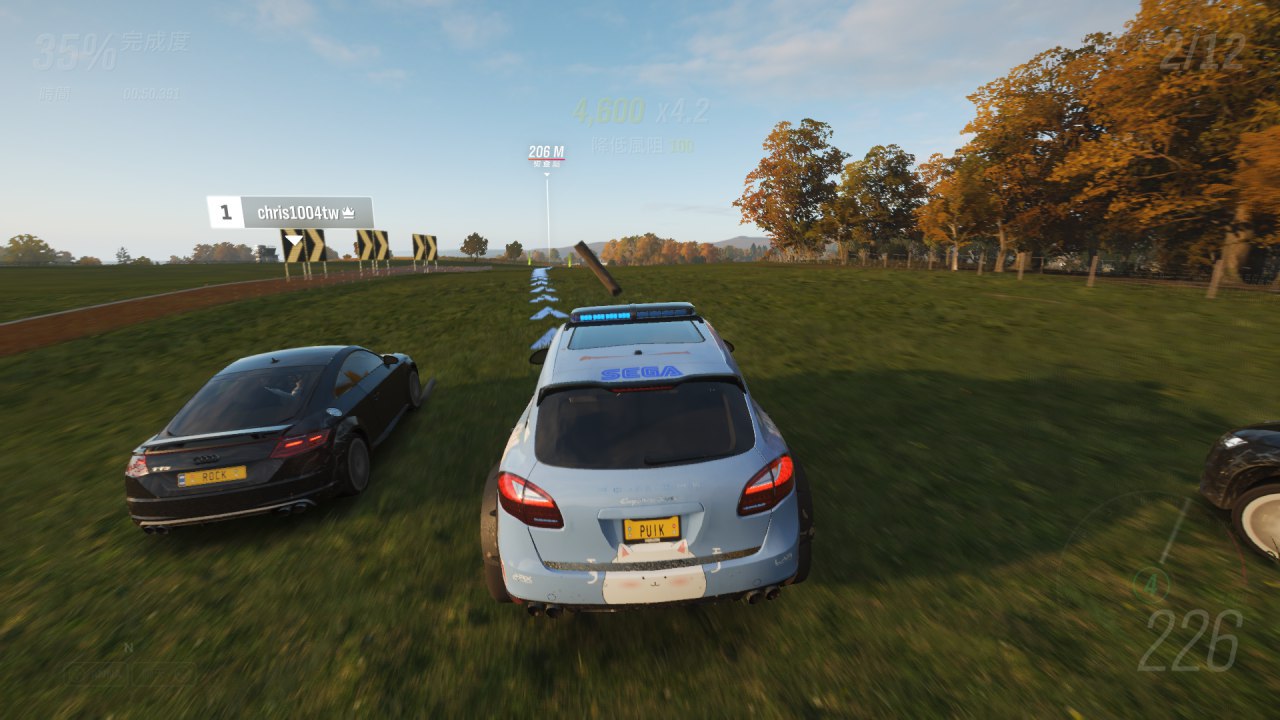Click the 206 M checkpoint distance marker

tap(546, 153)
